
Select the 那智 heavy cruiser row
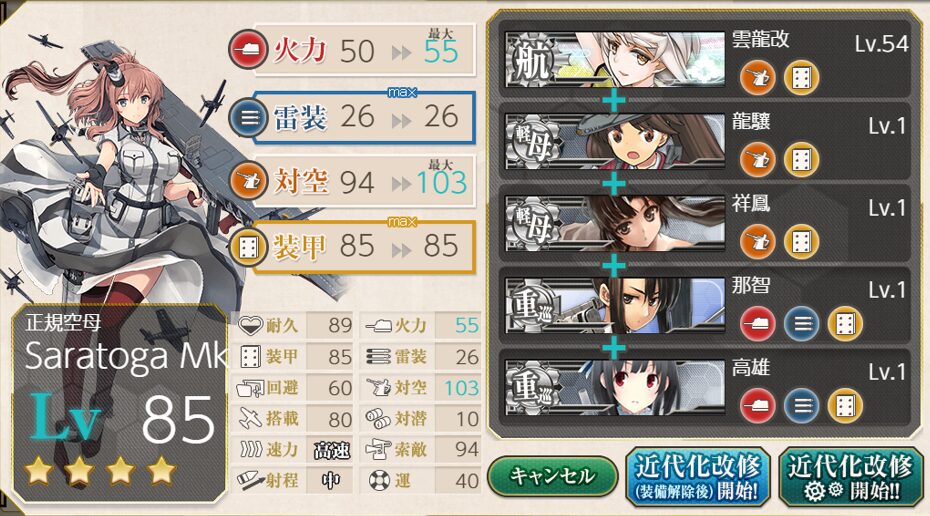705,306
